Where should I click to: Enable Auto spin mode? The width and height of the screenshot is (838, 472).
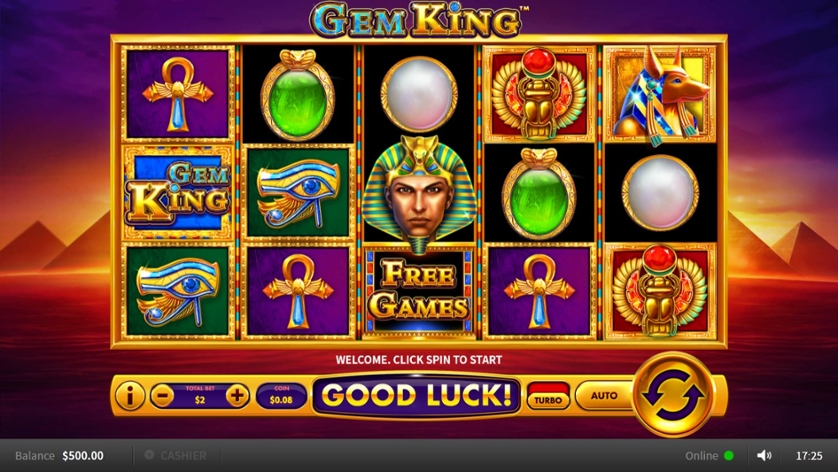[x=604, y=396]
